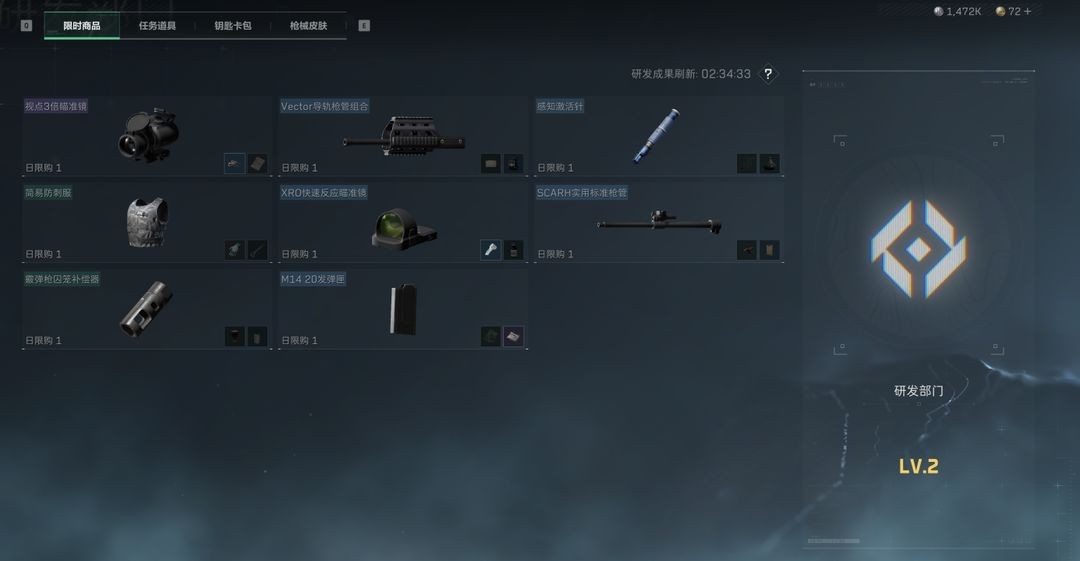Pick the M14 20发弹匣 magazine

point(403,308)
